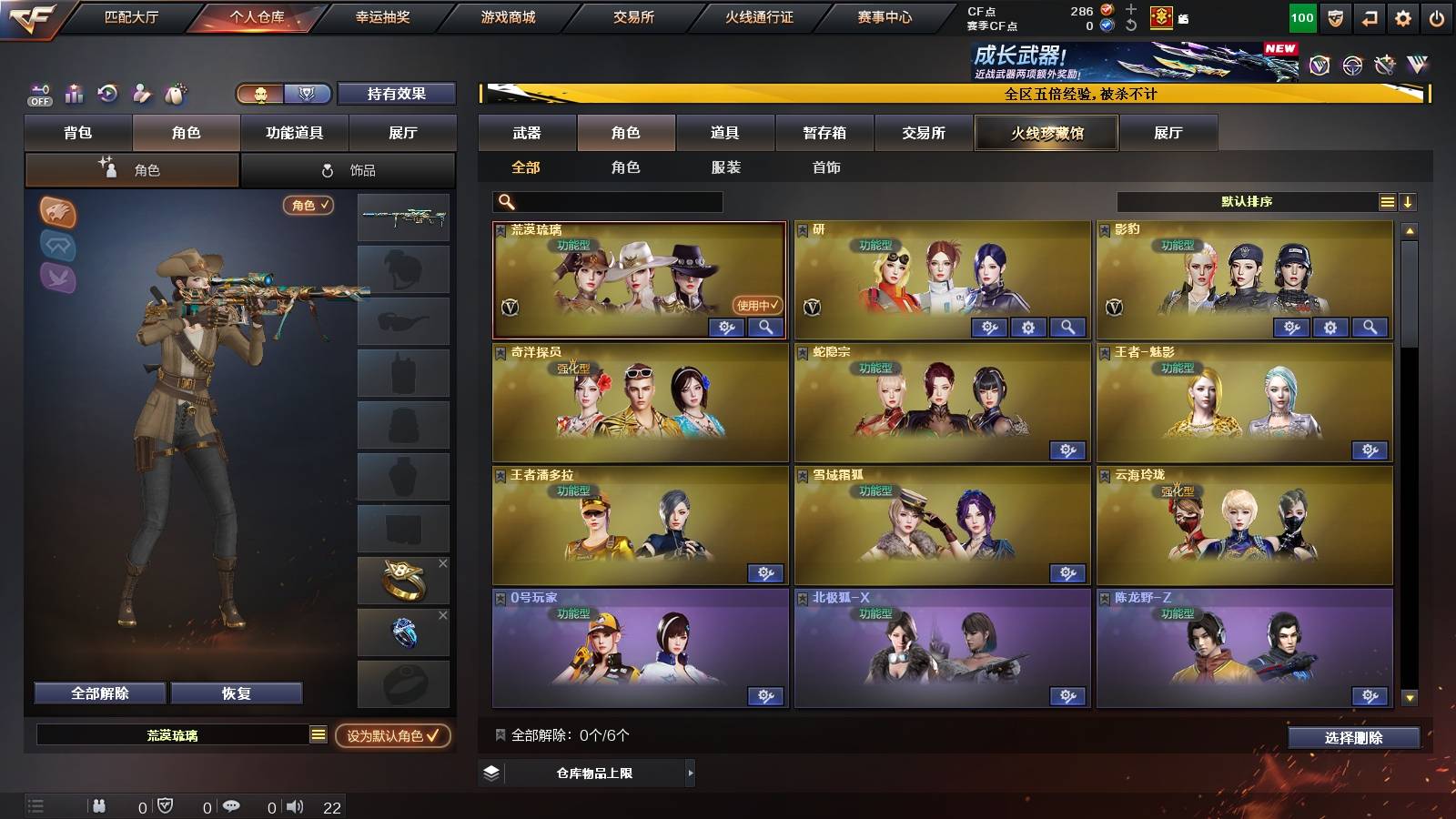Click the CF shield icon beside return arrow
This screenshot has width=1456, height=819.
(1335, 17)
